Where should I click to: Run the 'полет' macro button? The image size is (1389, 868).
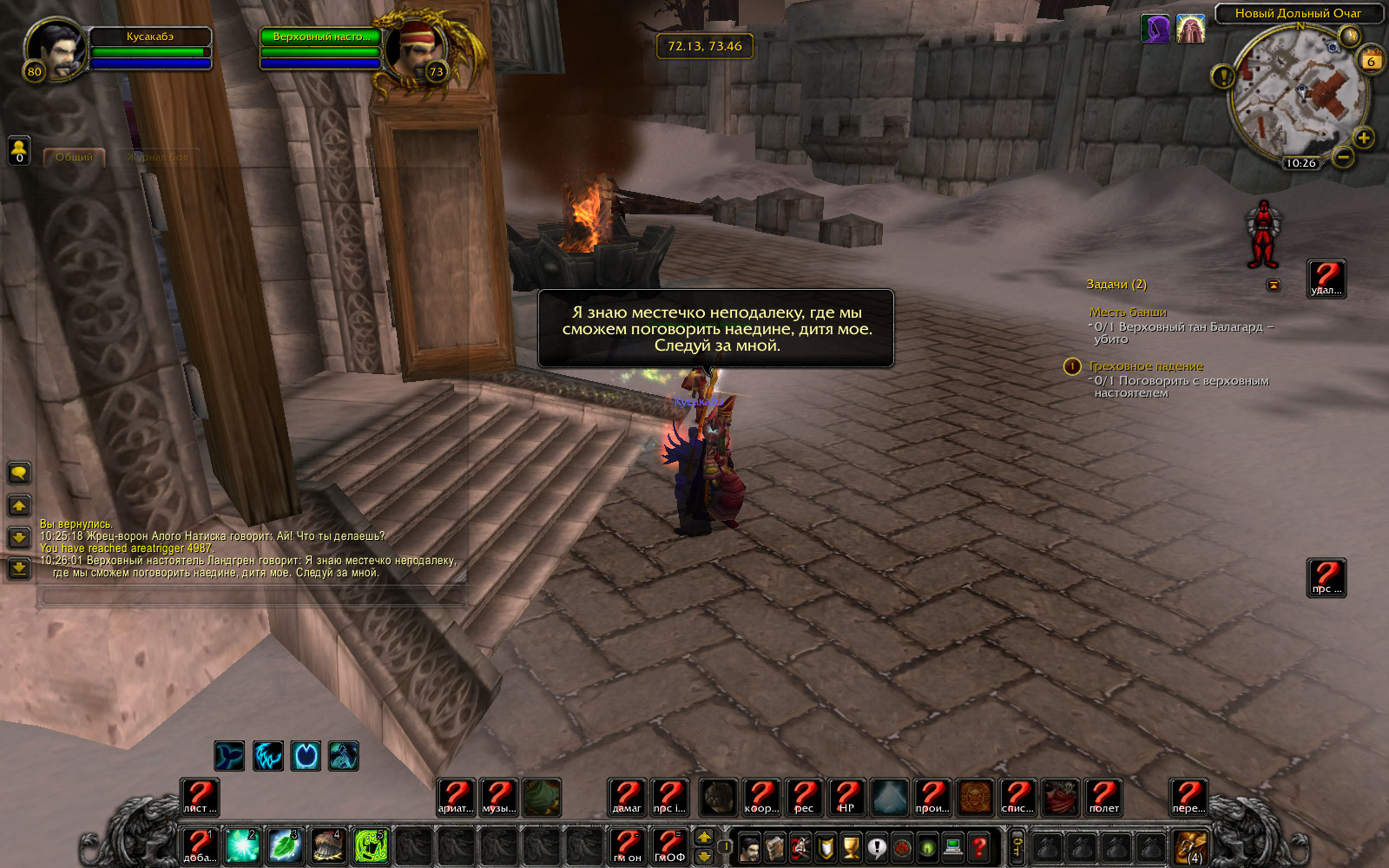coord(1103,797)
